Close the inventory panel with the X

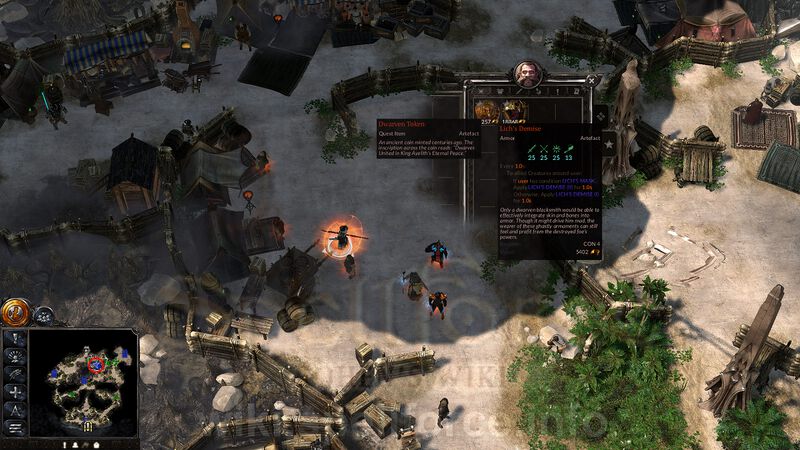coord(592,80)
